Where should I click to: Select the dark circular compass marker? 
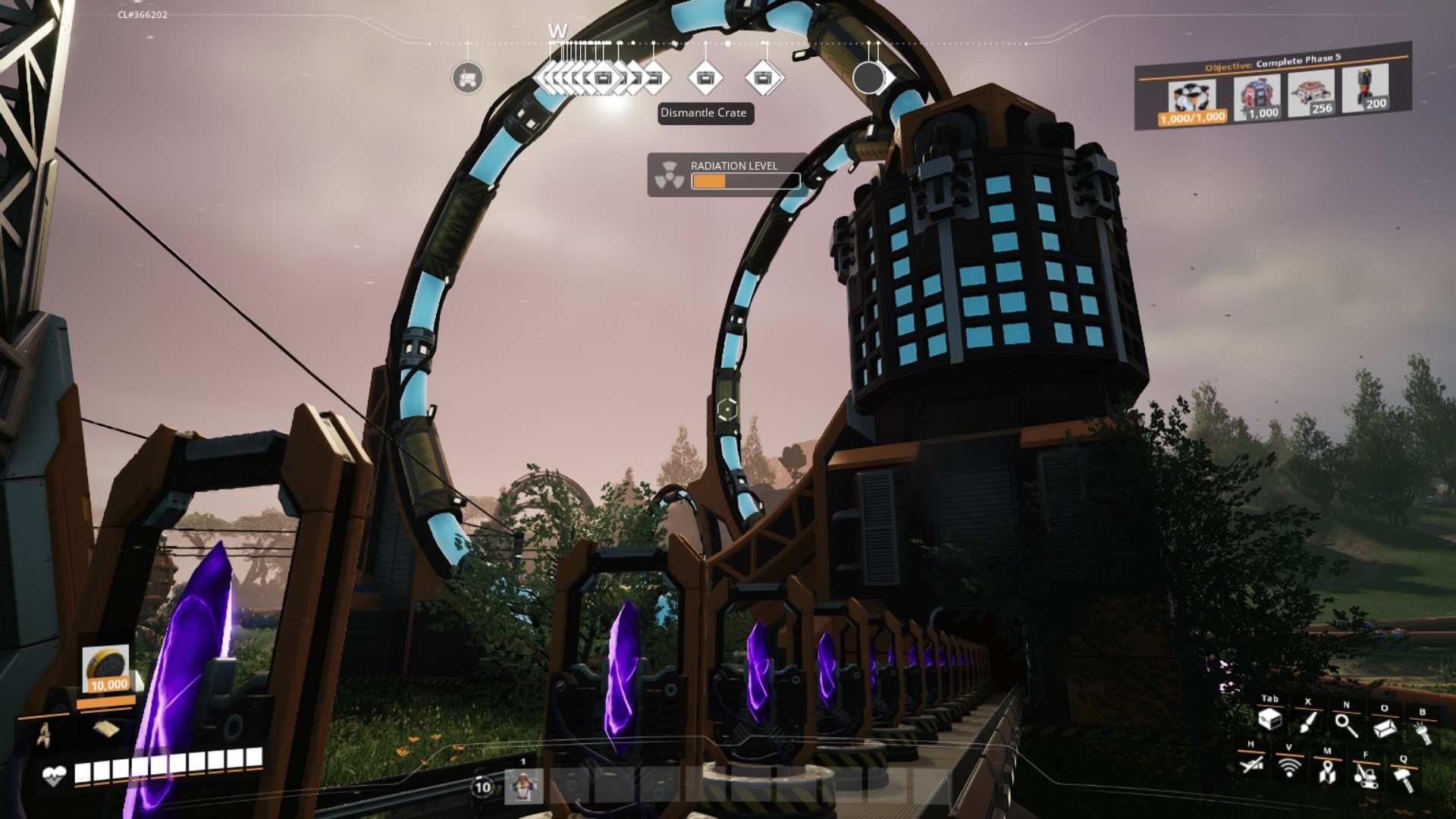[x=868, y=77]
